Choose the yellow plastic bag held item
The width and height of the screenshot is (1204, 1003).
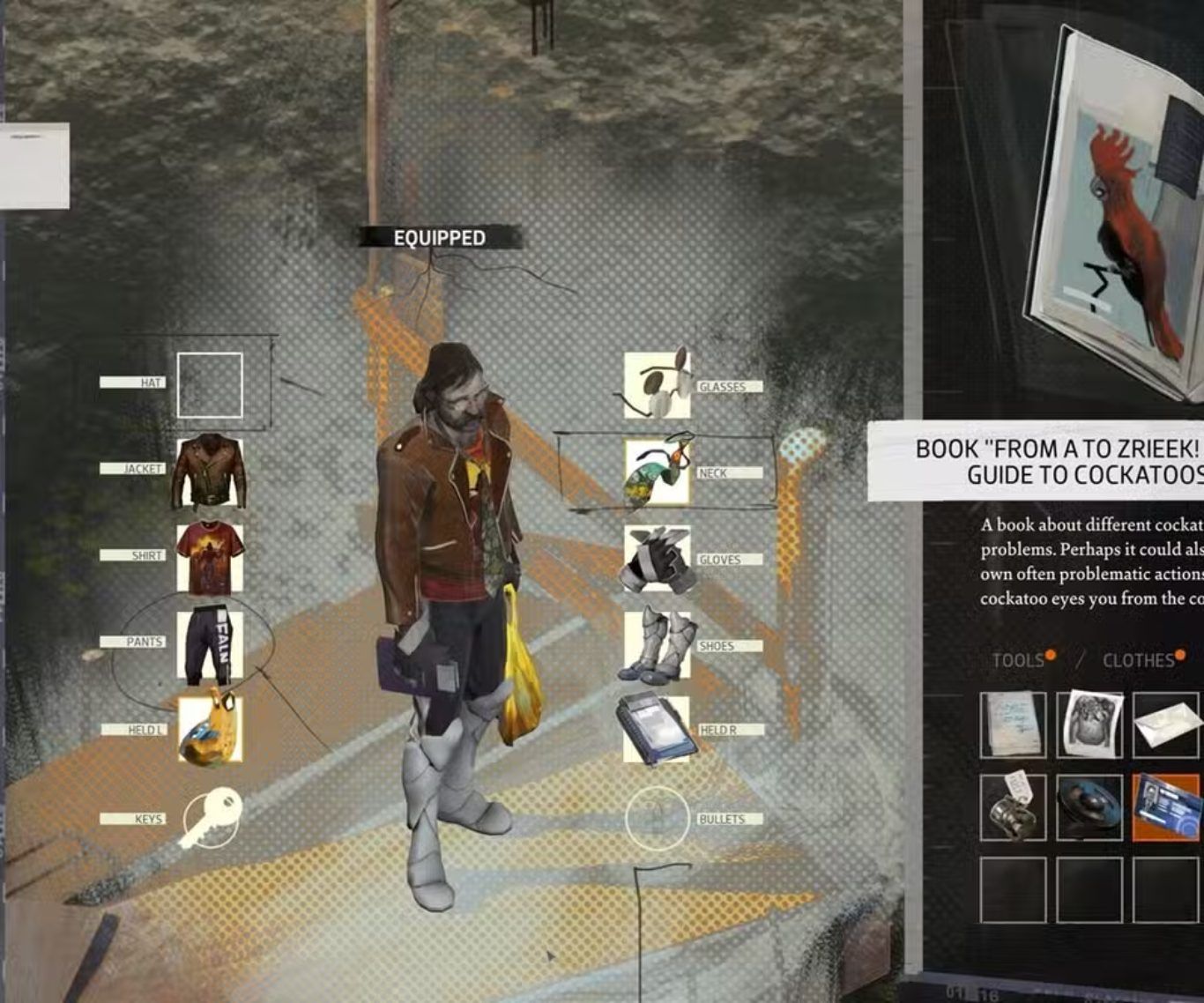click(x=210, y=730)
